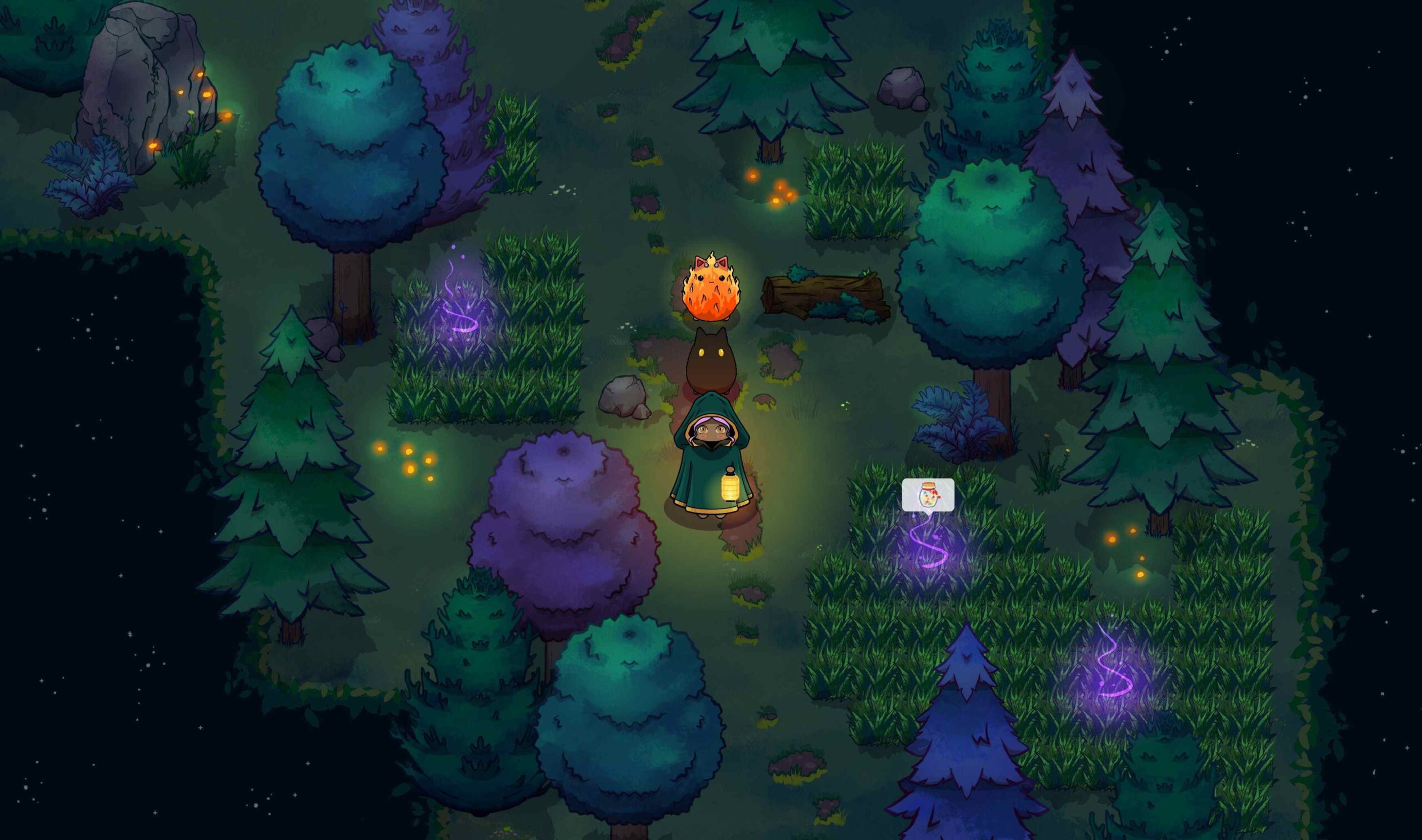The image size is (1422, 840).
Task: Click the candy jar speech bubble marker
Action: tap(928, 495)
